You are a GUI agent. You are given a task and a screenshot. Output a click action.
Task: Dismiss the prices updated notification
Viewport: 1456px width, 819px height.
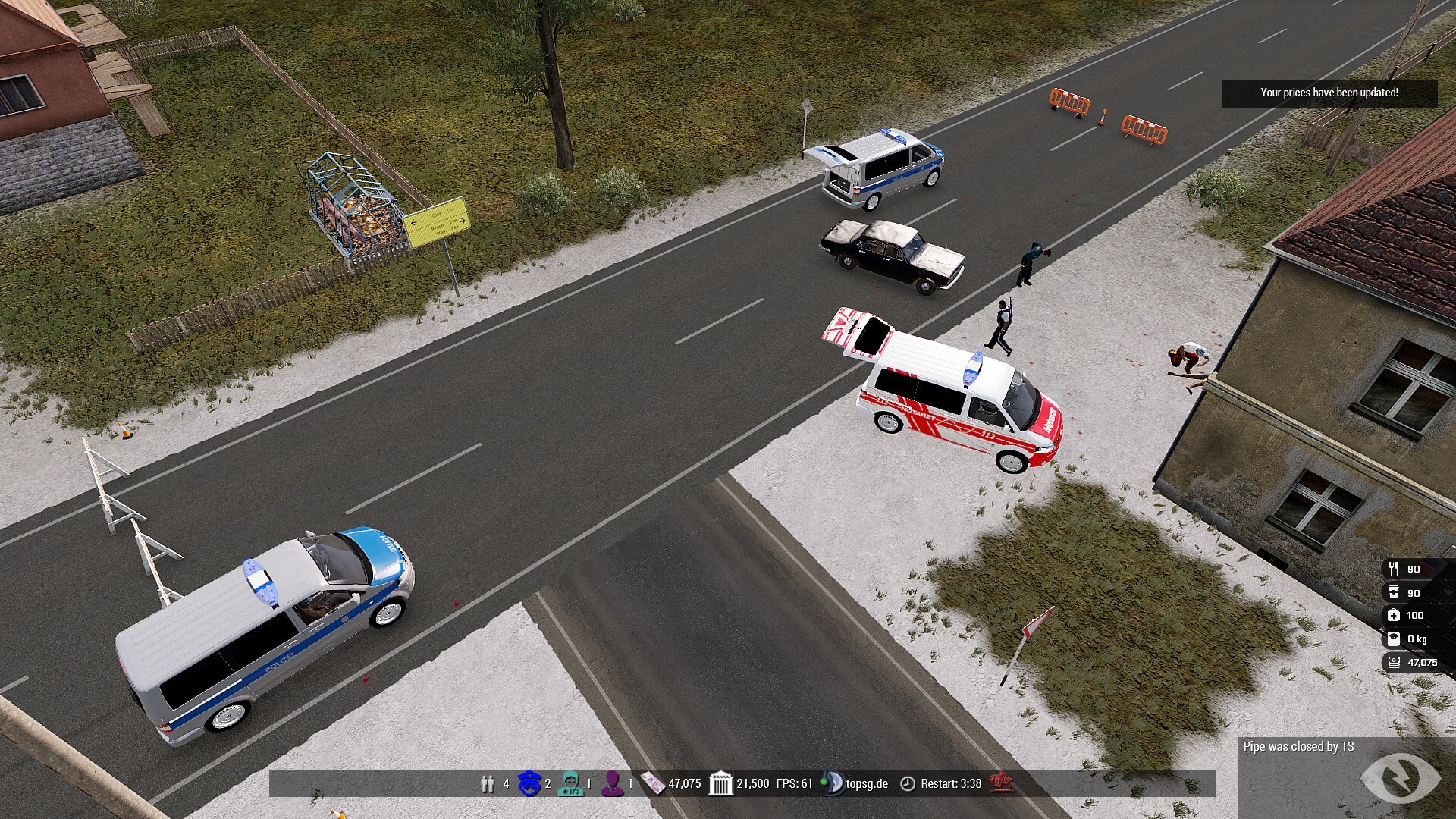coord(1329,93)
